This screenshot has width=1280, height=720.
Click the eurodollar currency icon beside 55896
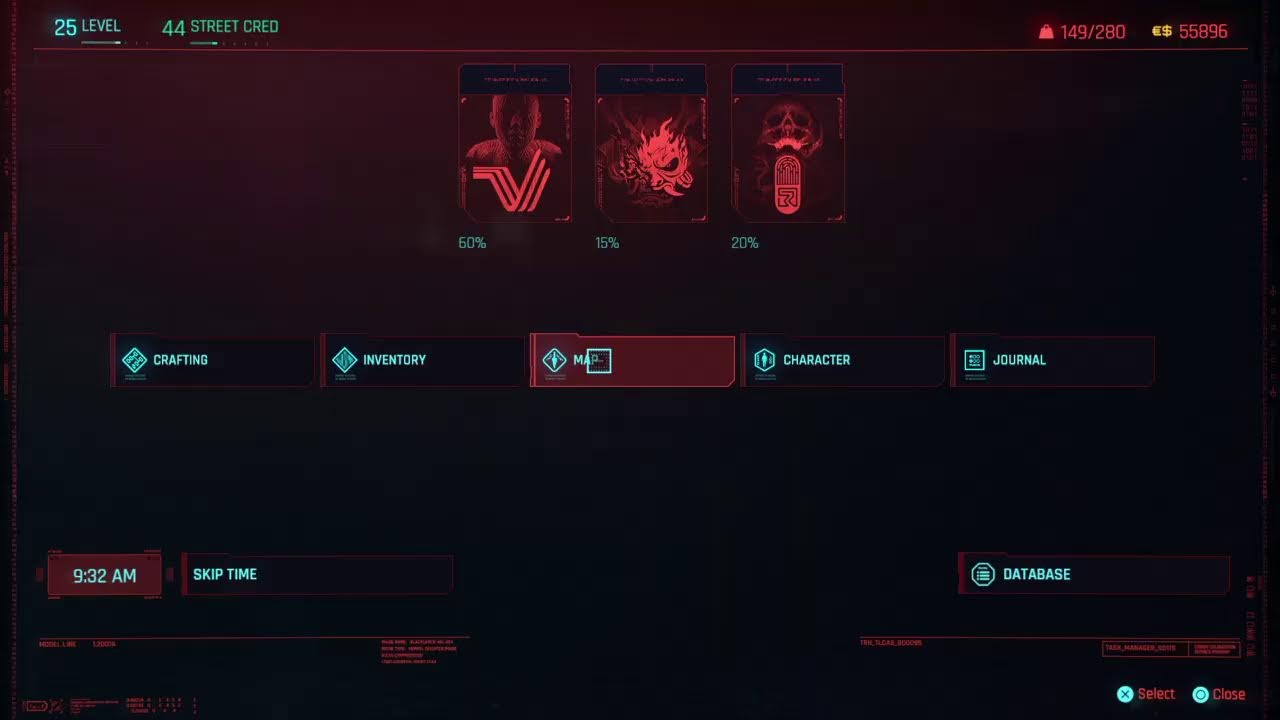1163,31
